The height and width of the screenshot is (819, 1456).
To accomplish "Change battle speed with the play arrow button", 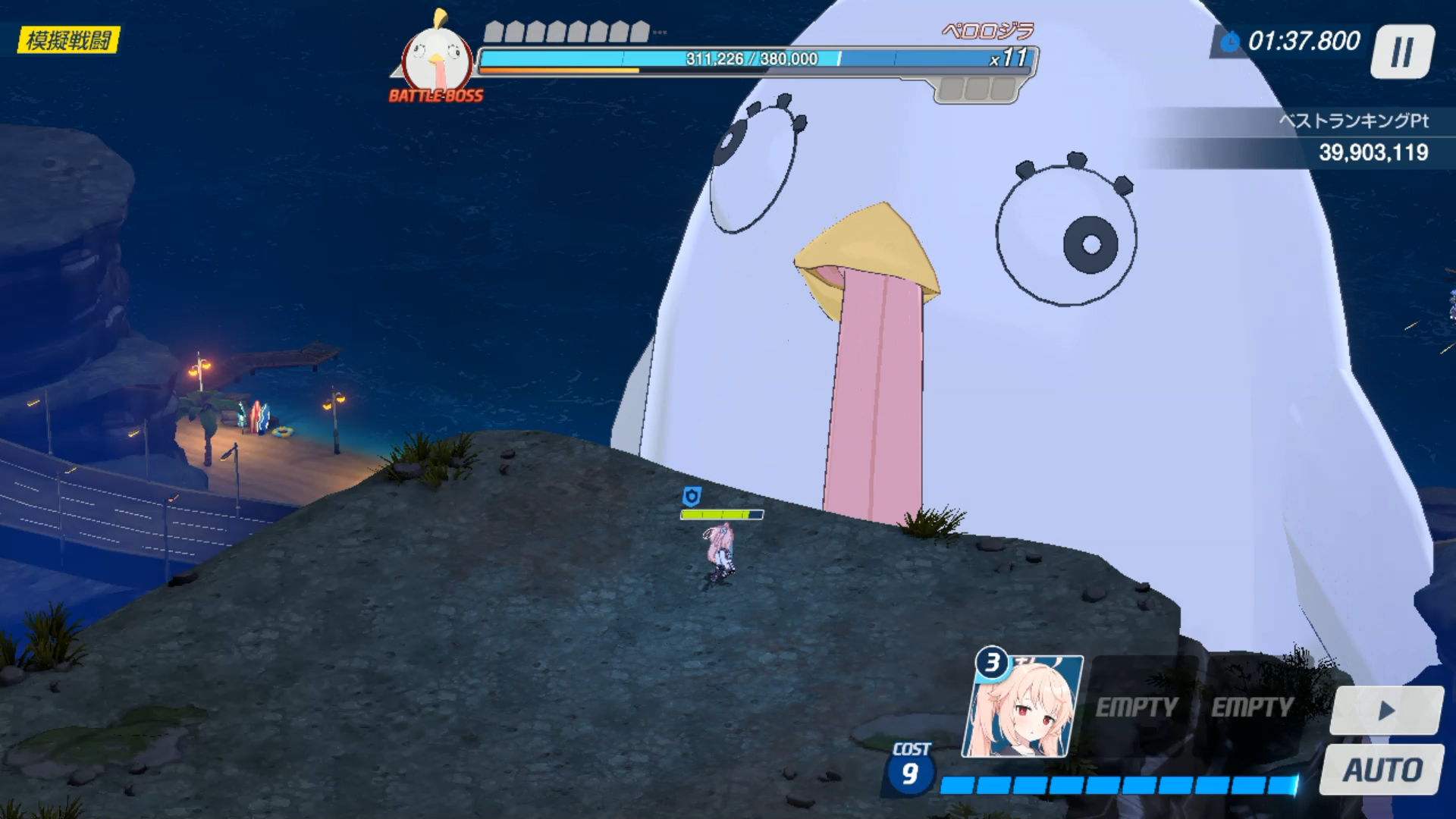I will tap(1386, 711).
